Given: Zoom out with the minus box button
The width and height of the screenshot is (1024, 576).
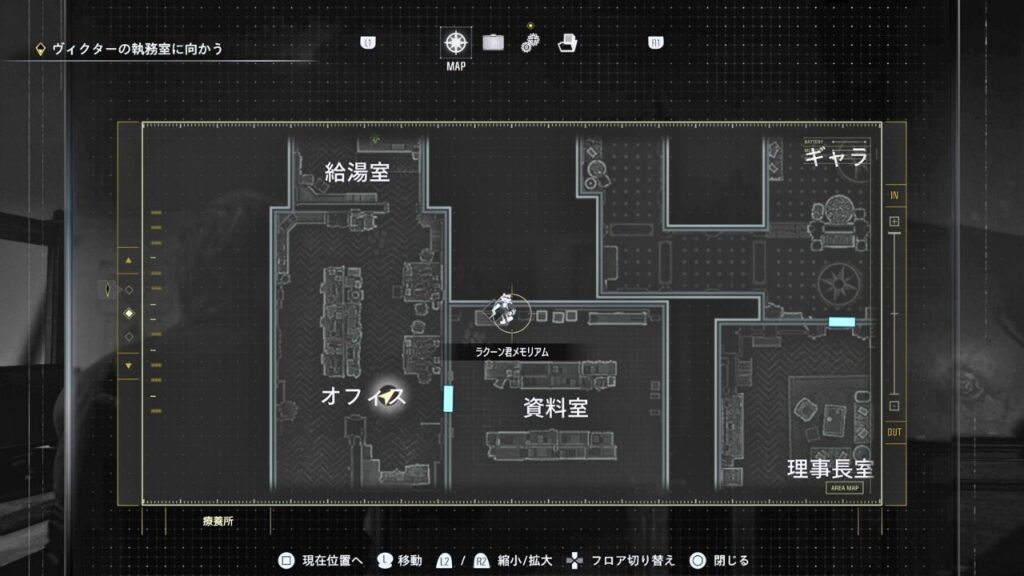Looking at the screenshot, I should pos(894,406).
